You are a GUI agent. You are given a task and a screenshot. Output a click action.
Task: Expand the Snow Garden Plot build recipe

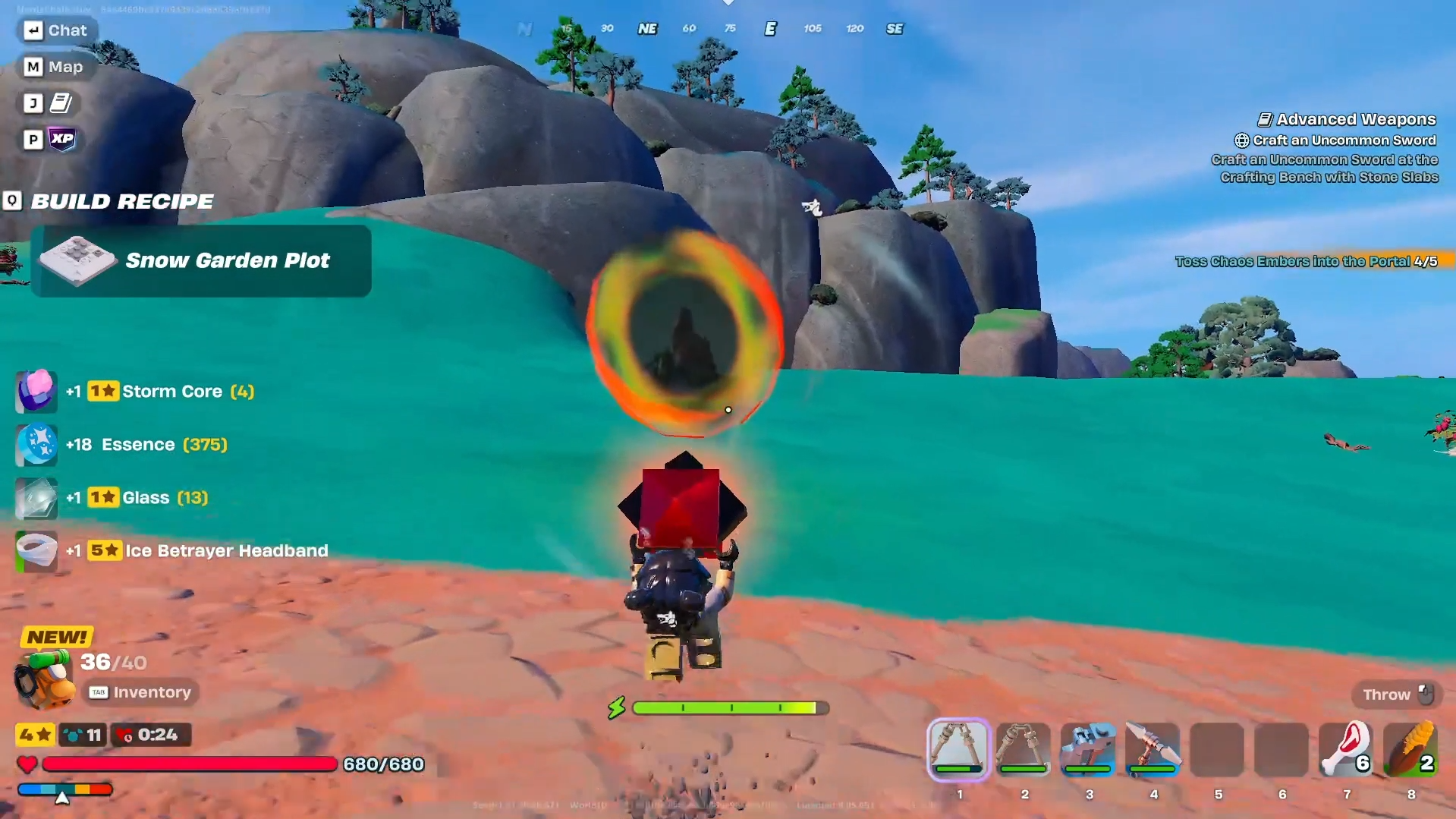(200, 260)
